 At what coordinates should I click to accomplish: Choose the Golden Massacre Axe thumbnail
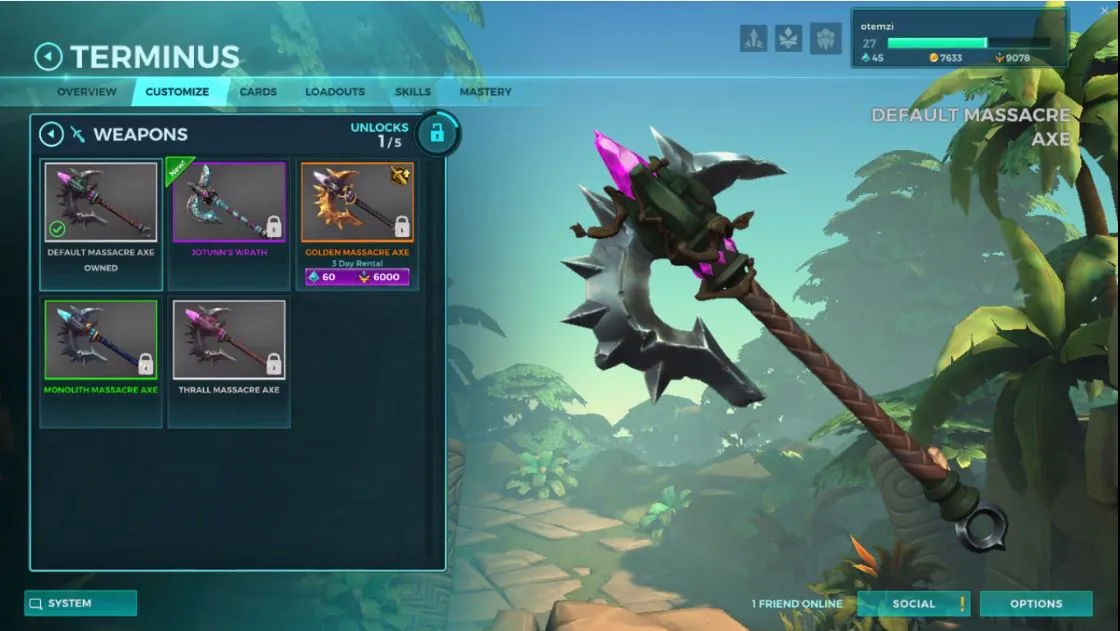pyautogui.click(x=357, y=202)
